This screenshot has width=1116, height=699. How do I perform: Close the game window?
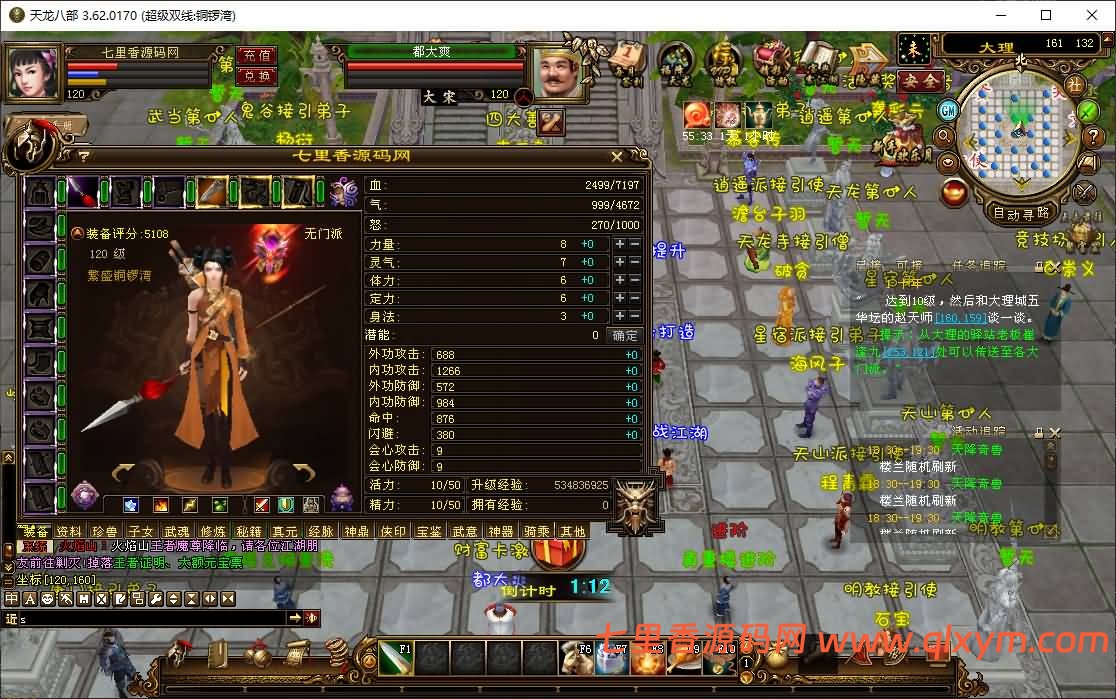pyautogui.click(x=1091, y=15)
